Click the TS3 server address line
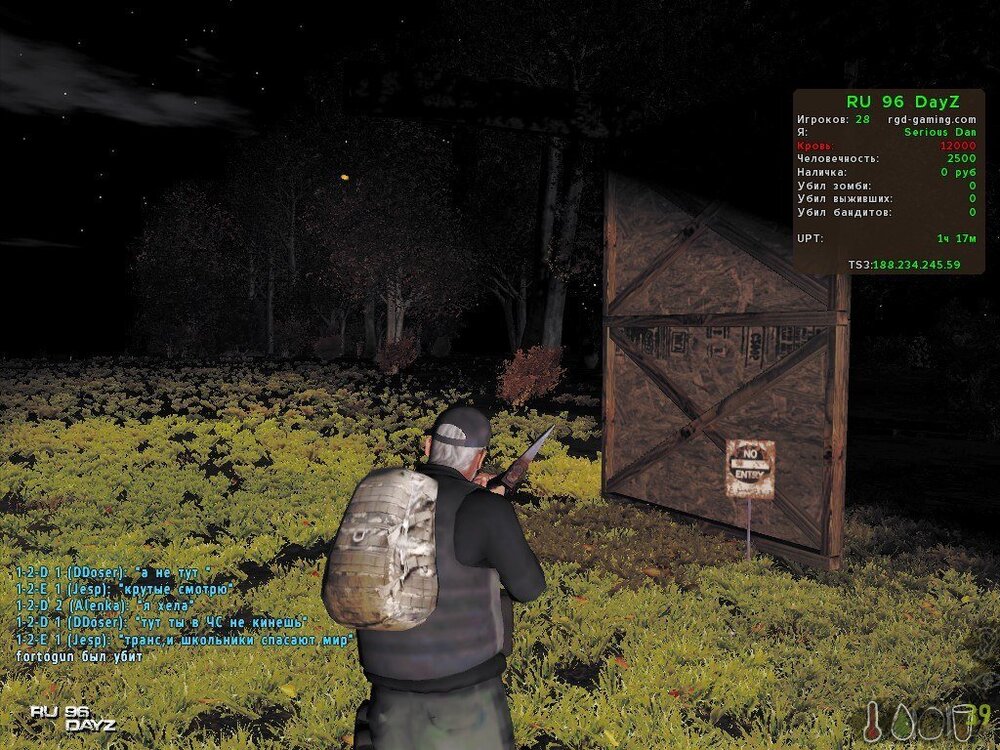Screen dimensions: 1000x750 tap(903, 265)
